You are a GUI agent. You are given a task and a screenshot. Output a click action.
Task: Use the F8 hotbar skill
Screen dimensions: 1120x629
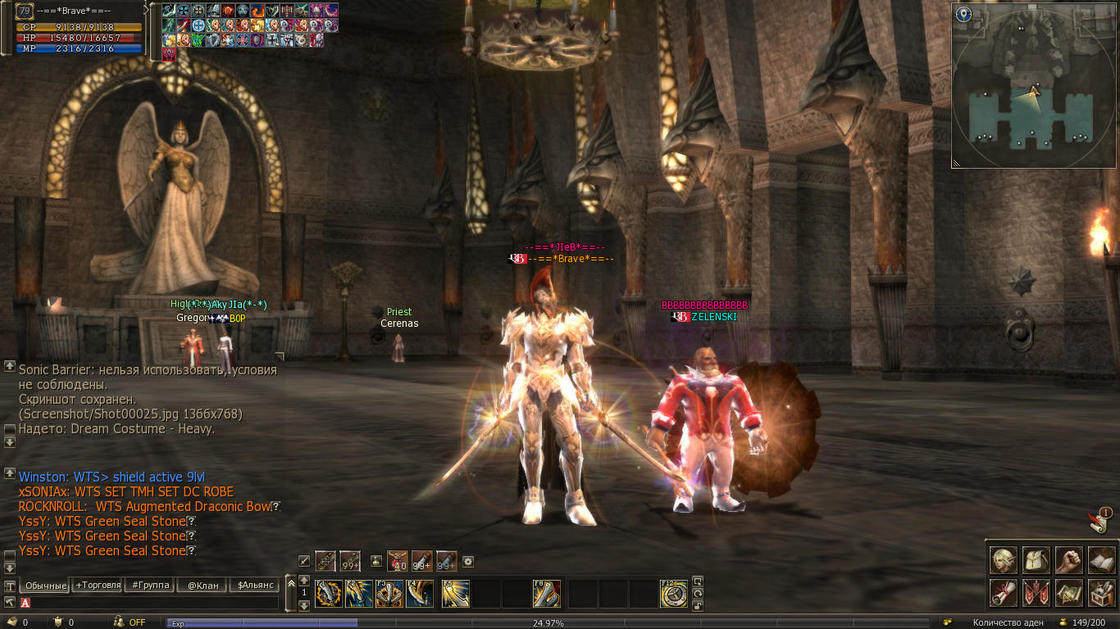click(x=546, y=594)
